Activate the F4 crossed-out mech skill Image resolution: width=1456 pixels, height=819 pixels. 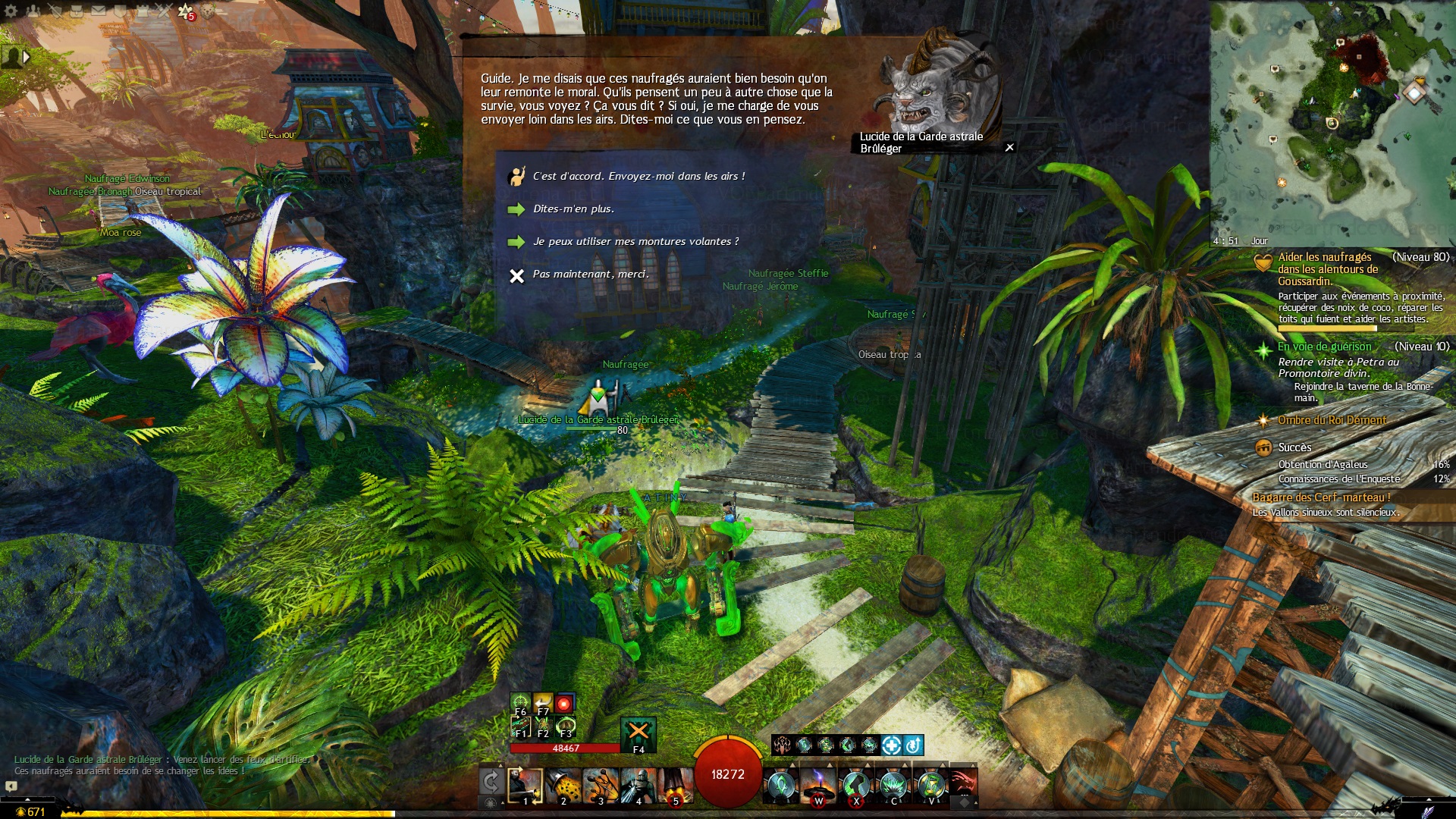point(638,733)
